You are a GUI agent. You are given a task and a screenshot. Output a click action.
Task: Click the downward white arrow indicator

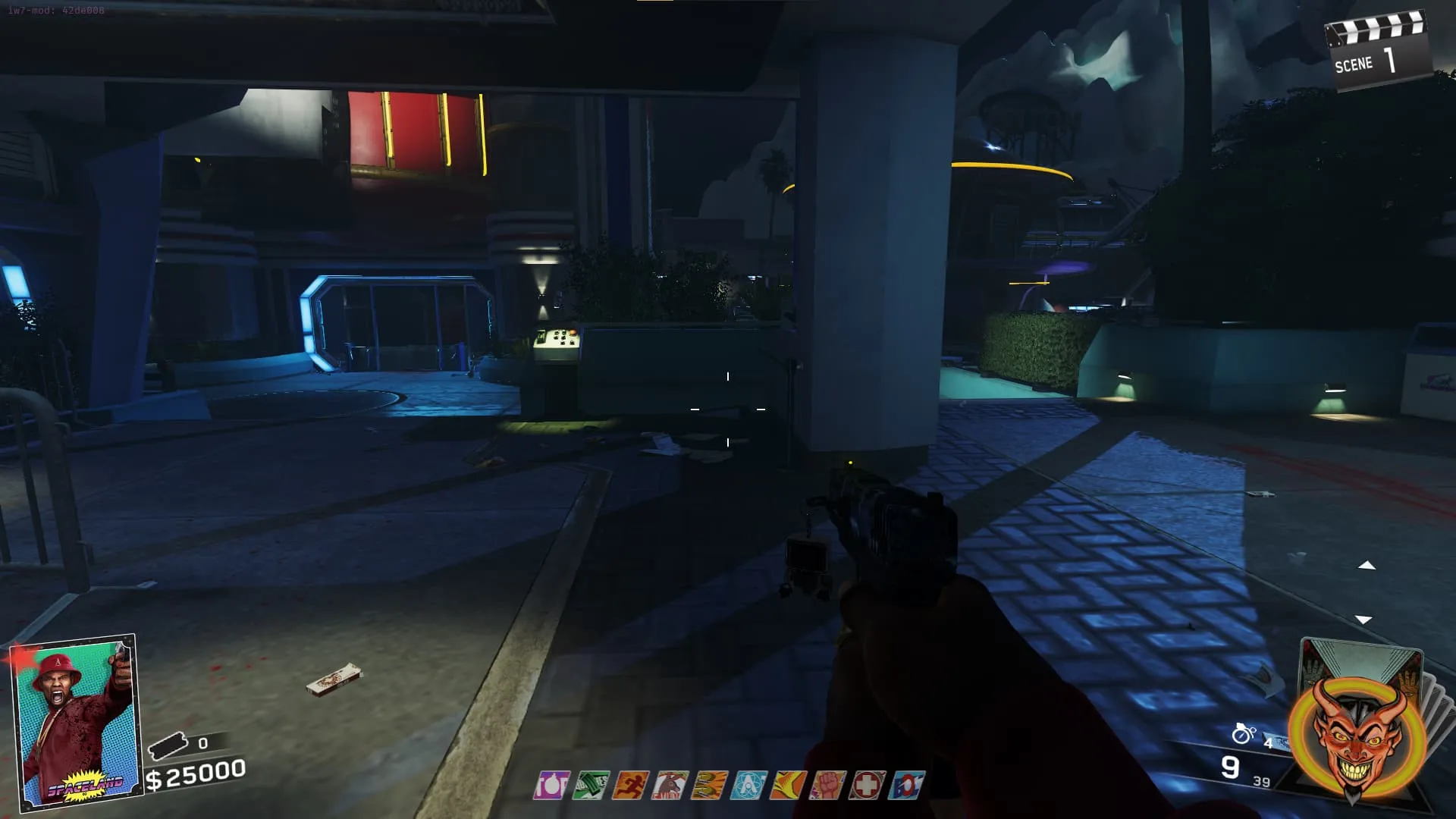coord(1363,620)
